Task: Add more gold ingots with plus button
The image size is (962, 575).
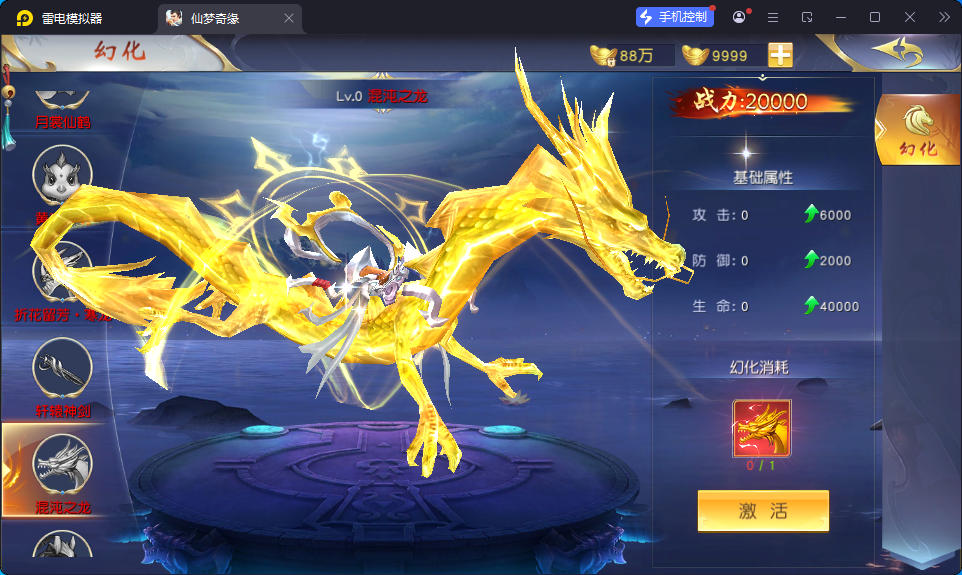Action: [x=780, y=55]
